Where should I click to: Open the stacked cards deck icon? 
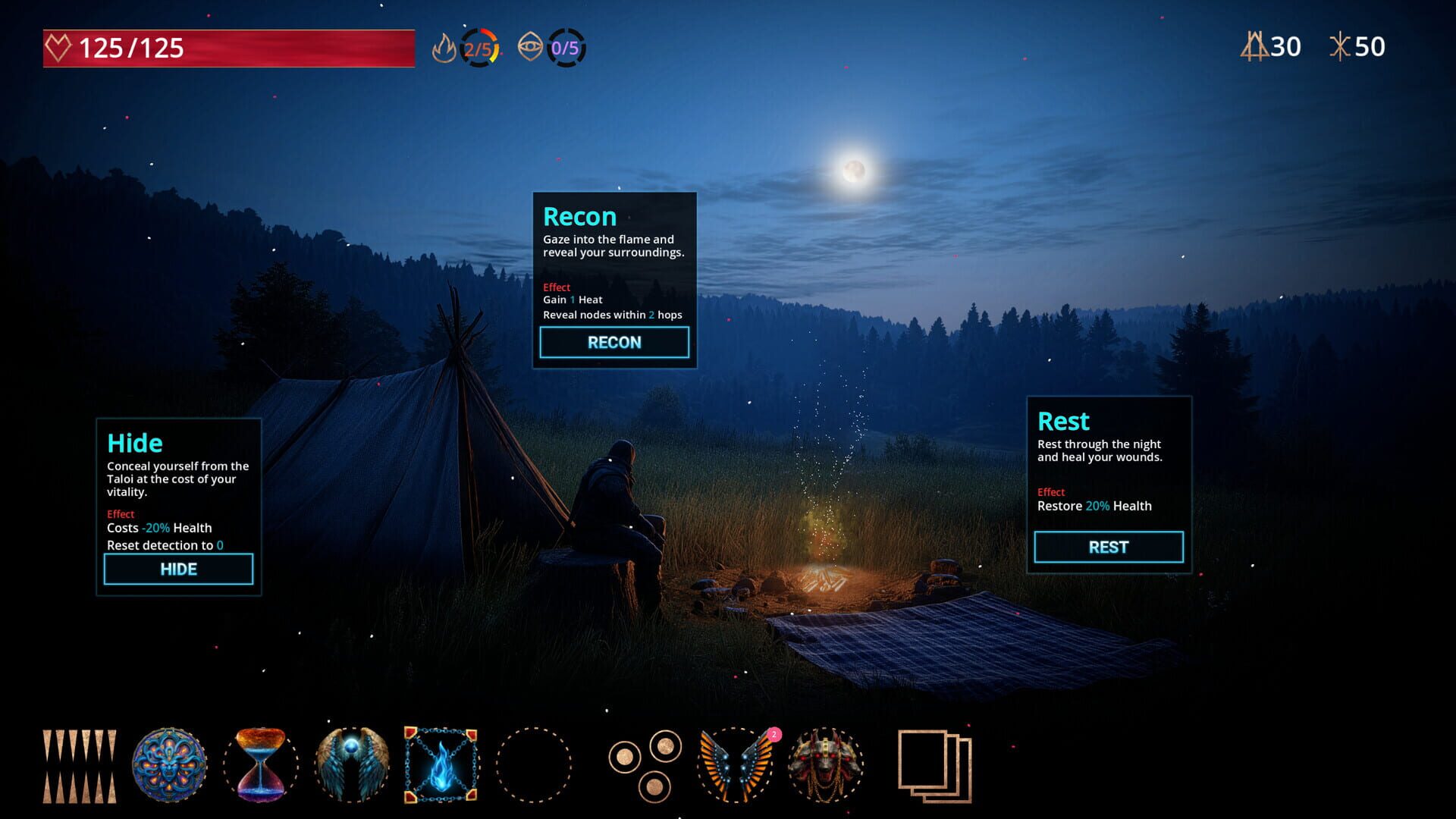click(934, 766)
